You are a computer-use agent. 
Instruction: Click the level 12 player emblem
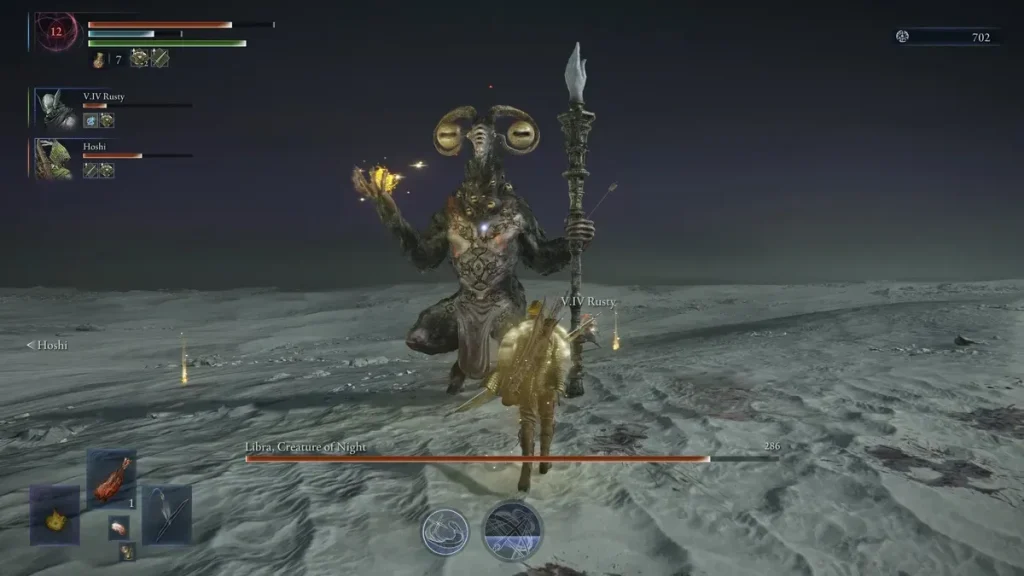[x=57, y=32]
